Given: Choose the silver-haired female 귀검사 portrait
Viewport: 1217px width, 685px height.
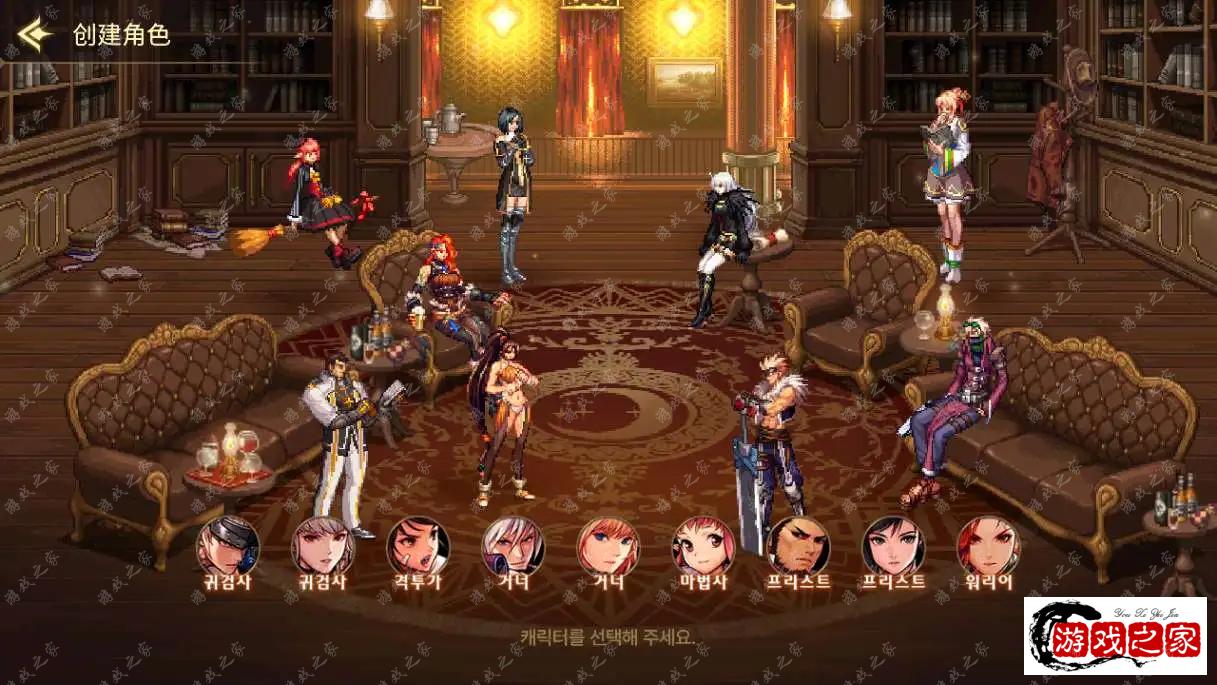Looking at the screenshot, I should pos(322,546).
